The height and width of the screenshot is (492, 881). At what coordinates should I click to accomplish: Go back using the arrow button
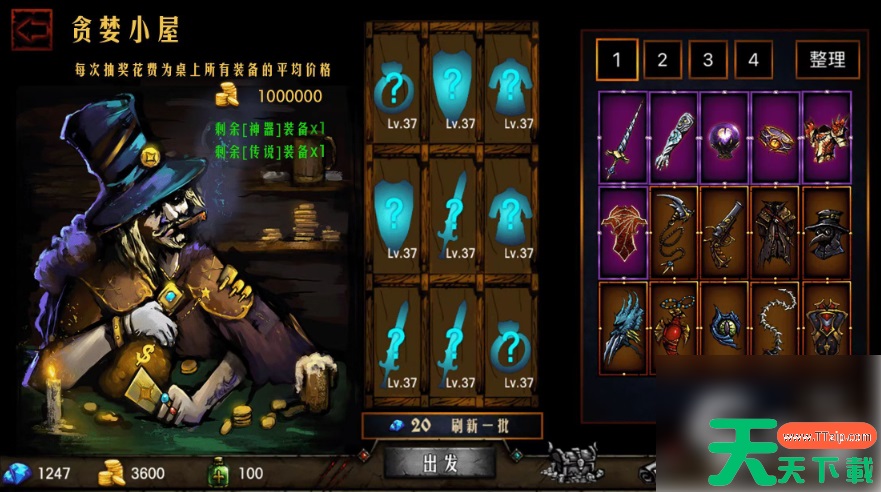click(31, 29)
